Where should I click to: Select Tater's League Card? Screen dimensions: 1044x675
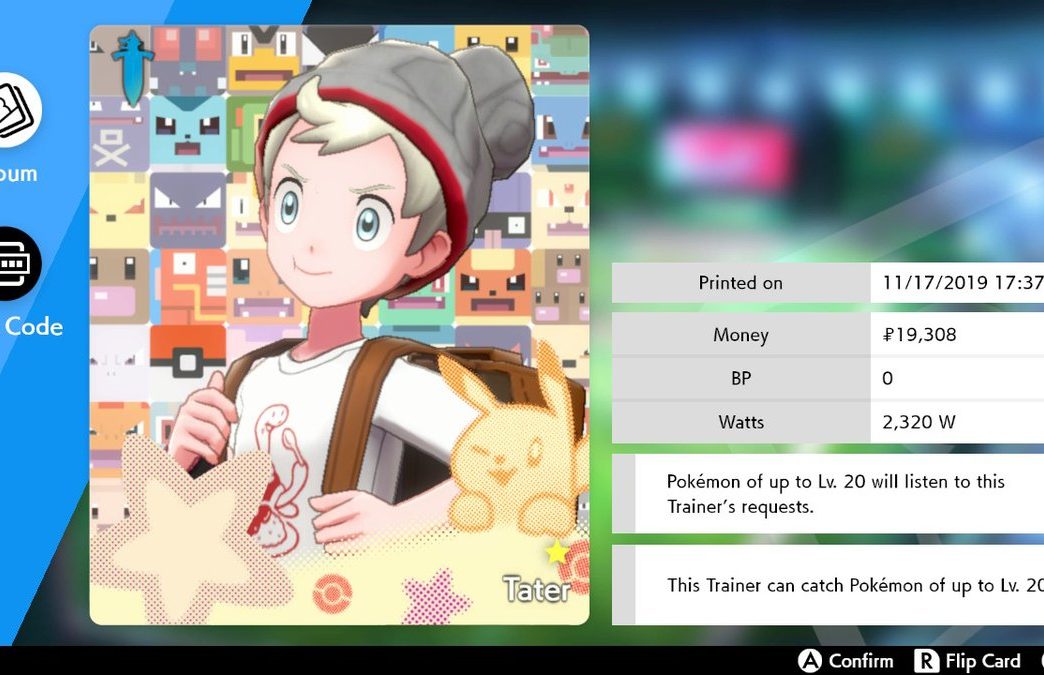tap(339, 325)
